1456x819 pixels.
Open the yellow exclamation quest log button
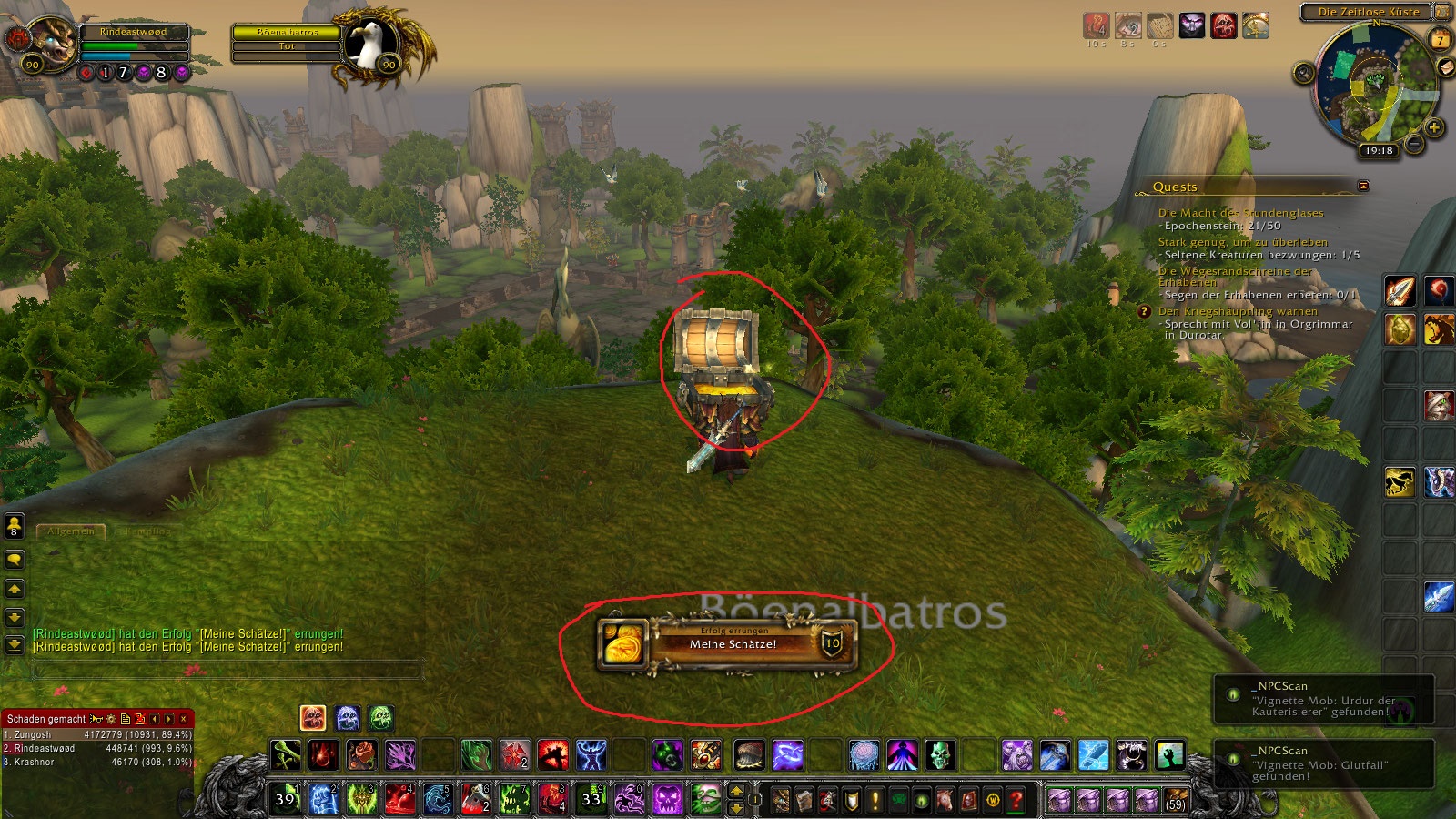click(x=875, y=800)
